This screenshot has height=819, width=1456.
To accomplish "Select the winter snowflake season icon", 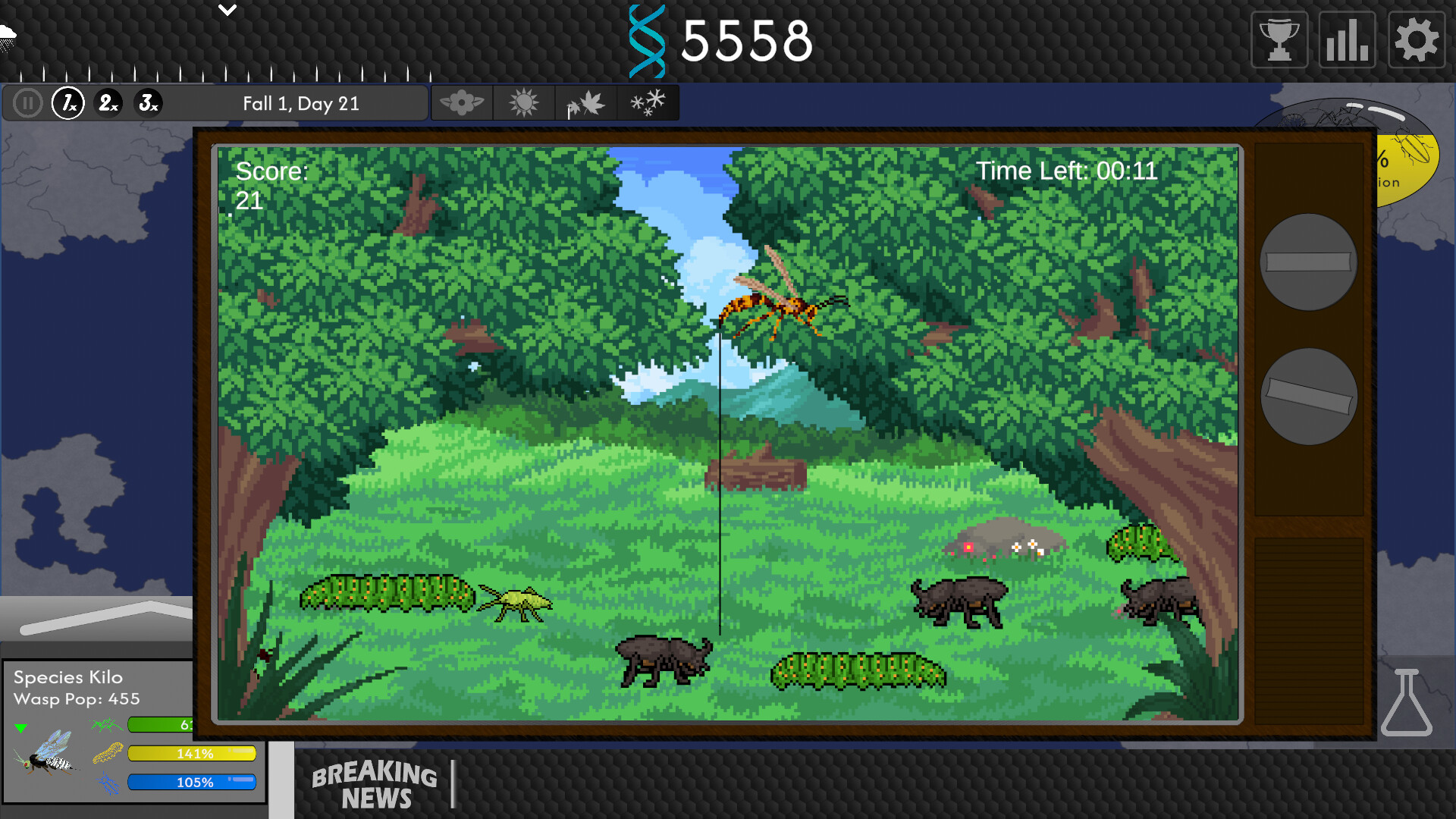I will click(x=648, y=102).
